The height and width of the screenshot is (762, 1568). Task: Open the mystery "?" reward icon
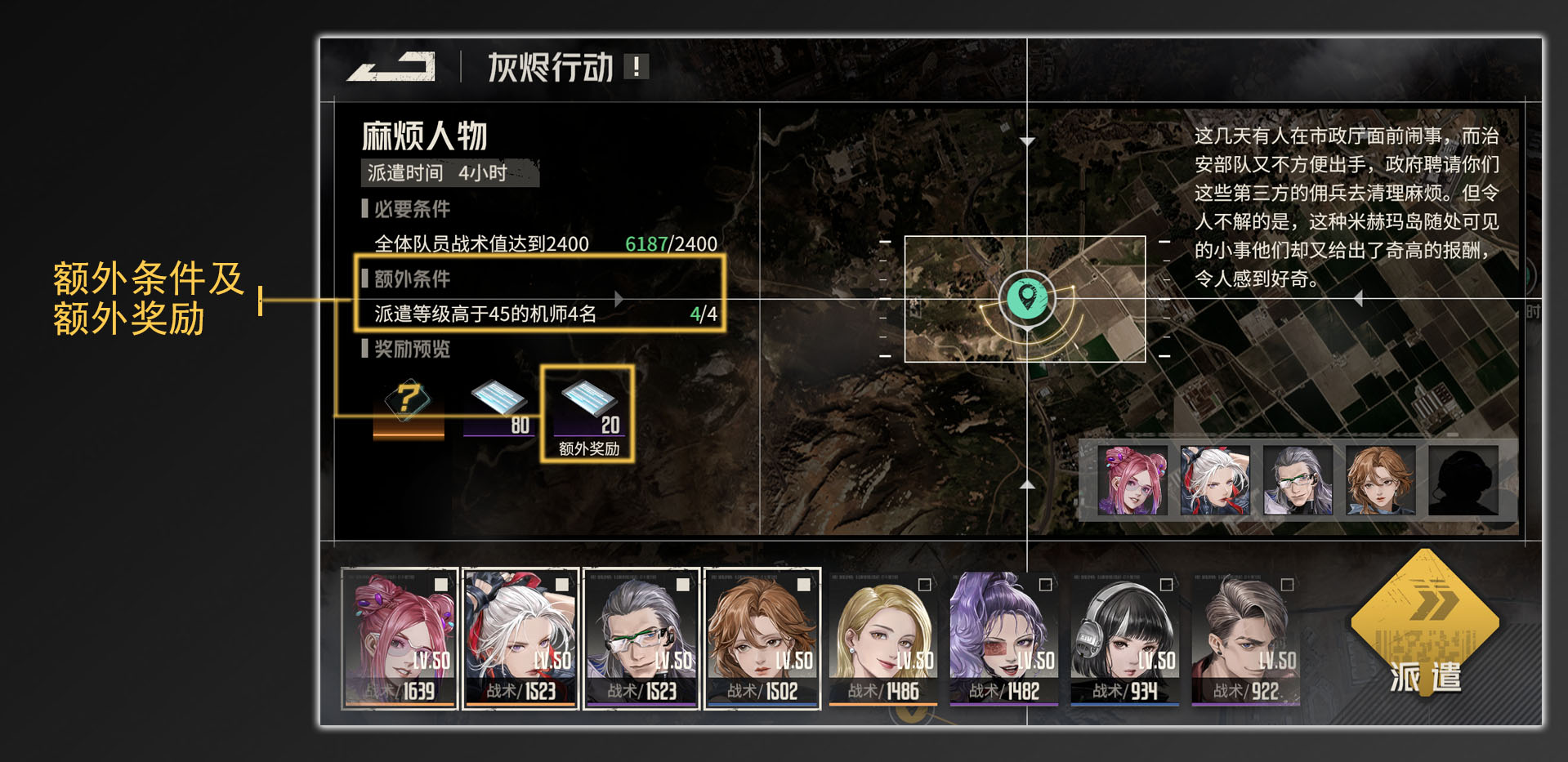pos(407,398)
